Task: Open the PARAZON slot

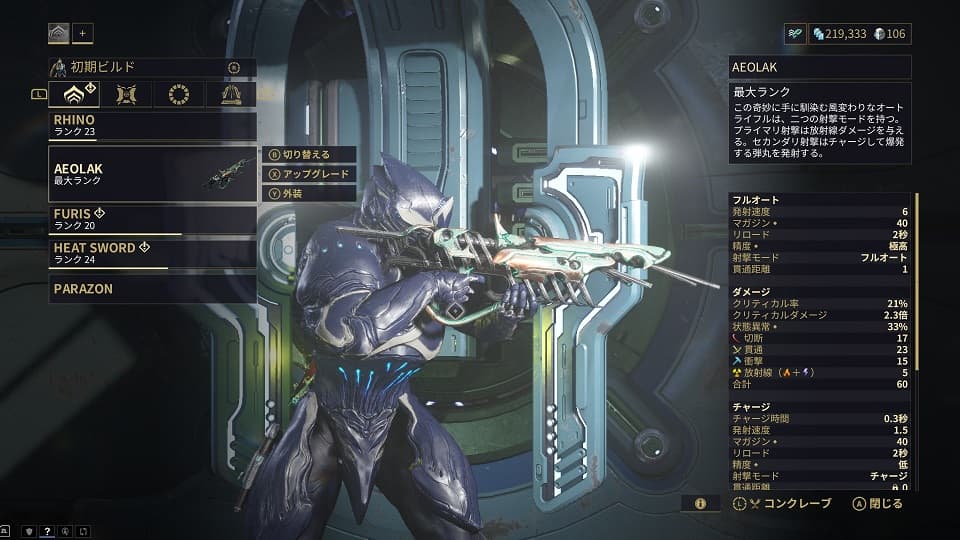Action: (152, 289)
